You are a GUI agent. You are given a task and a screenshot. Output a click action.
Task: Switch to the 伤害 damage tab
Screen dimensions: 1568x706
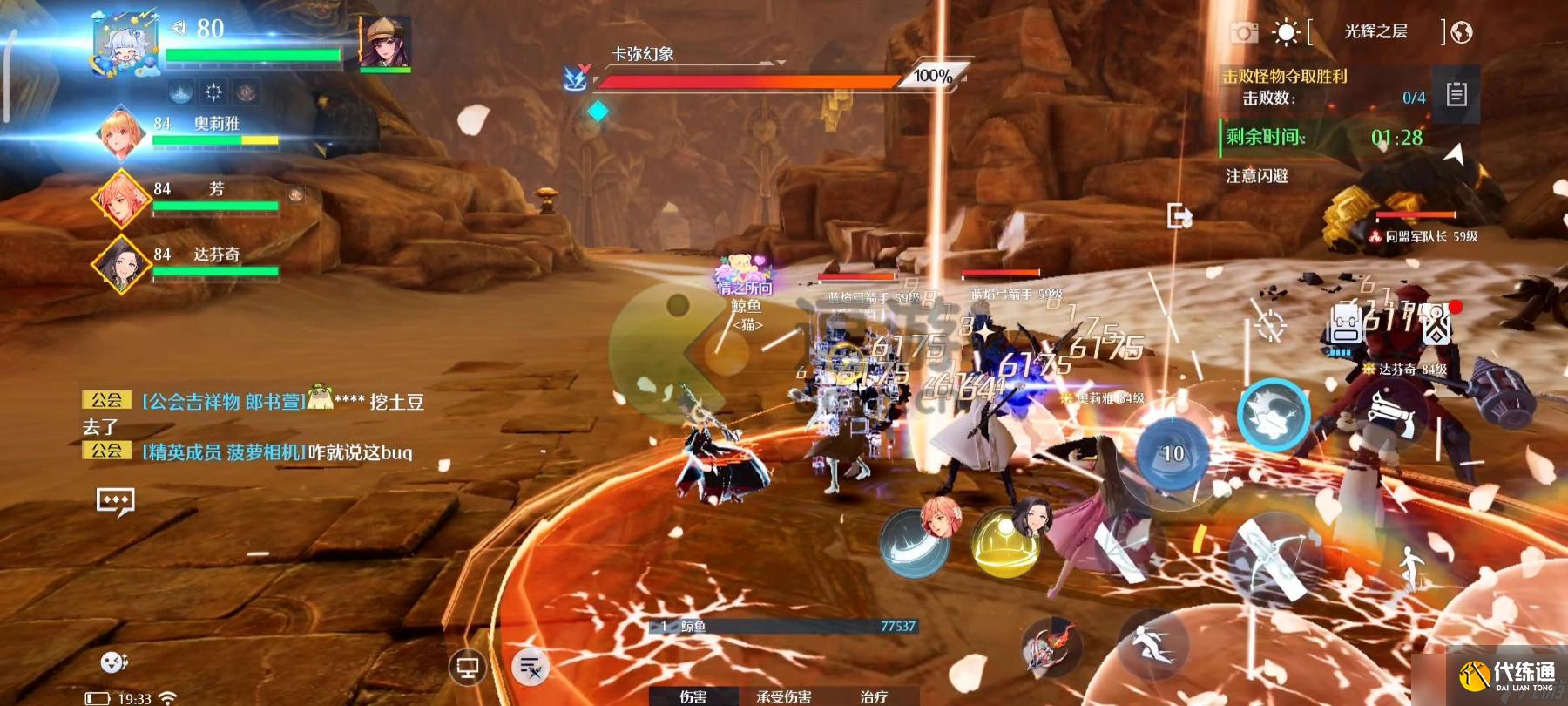tap(693, 696)
